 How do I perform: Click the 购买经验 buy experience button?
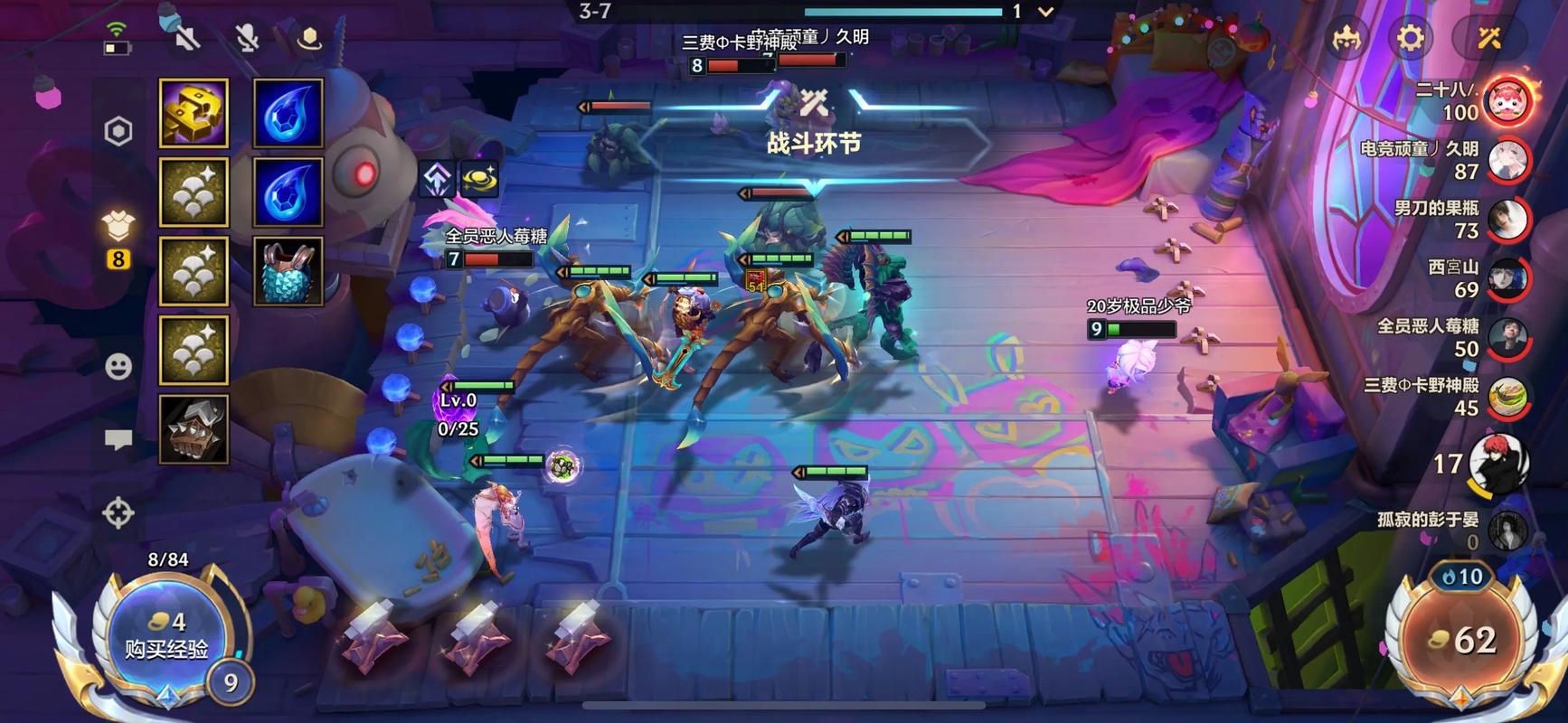166,636
